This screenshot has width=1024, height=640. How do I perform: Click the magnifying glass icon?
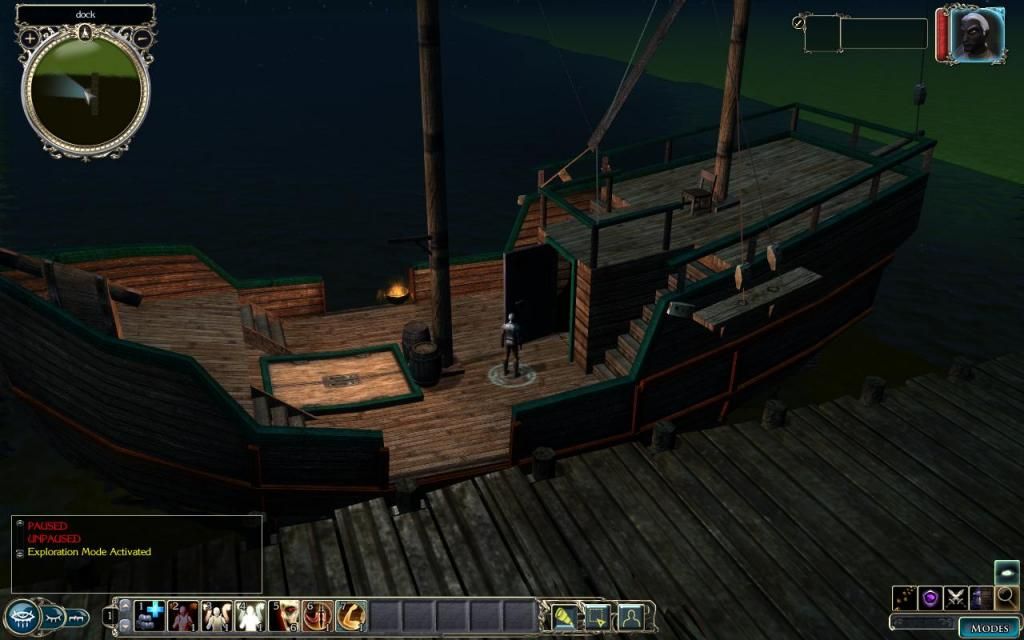(1007, 598)
